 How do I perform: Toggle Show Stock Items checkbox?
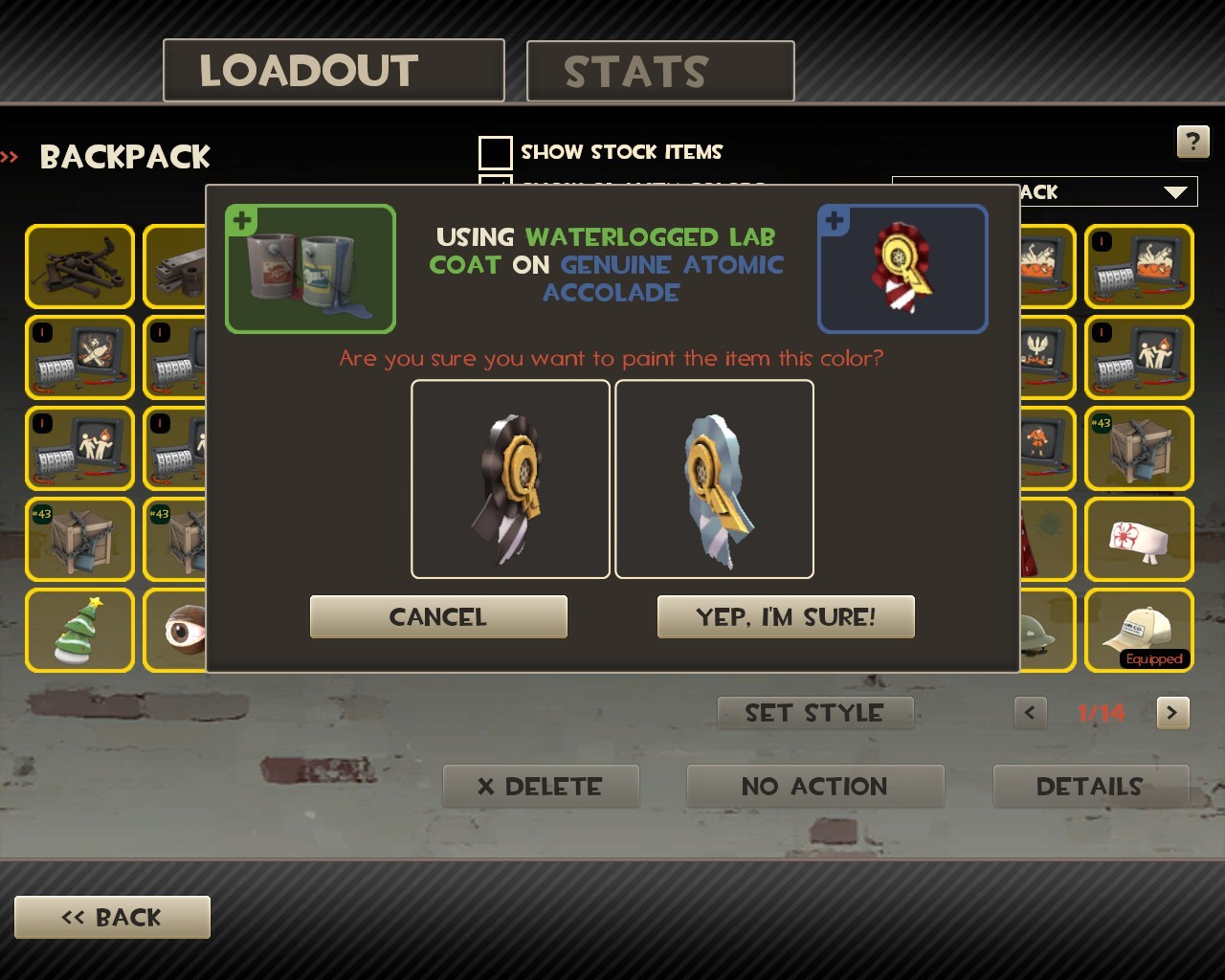(495, 152)
